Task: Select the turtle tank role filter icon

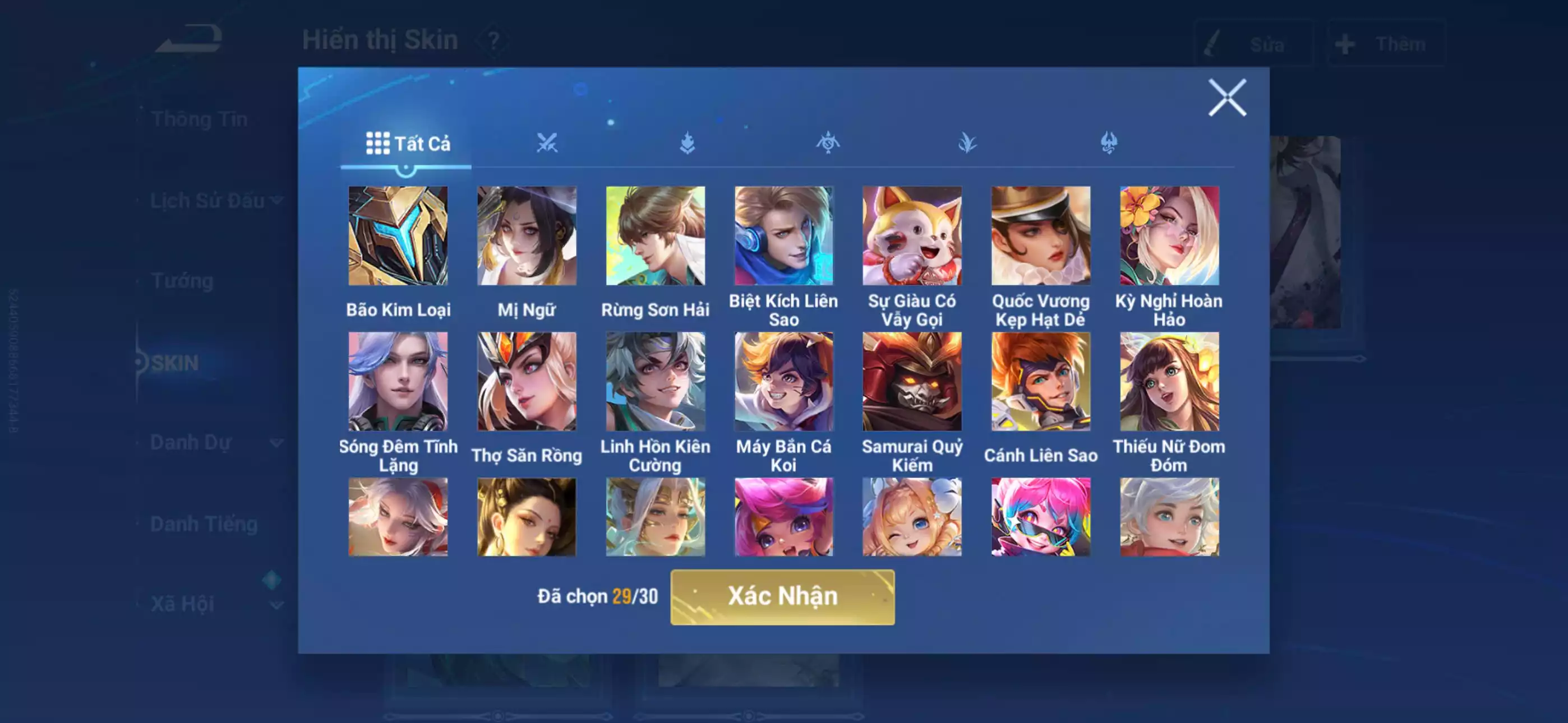Action: tap(828, 142)
